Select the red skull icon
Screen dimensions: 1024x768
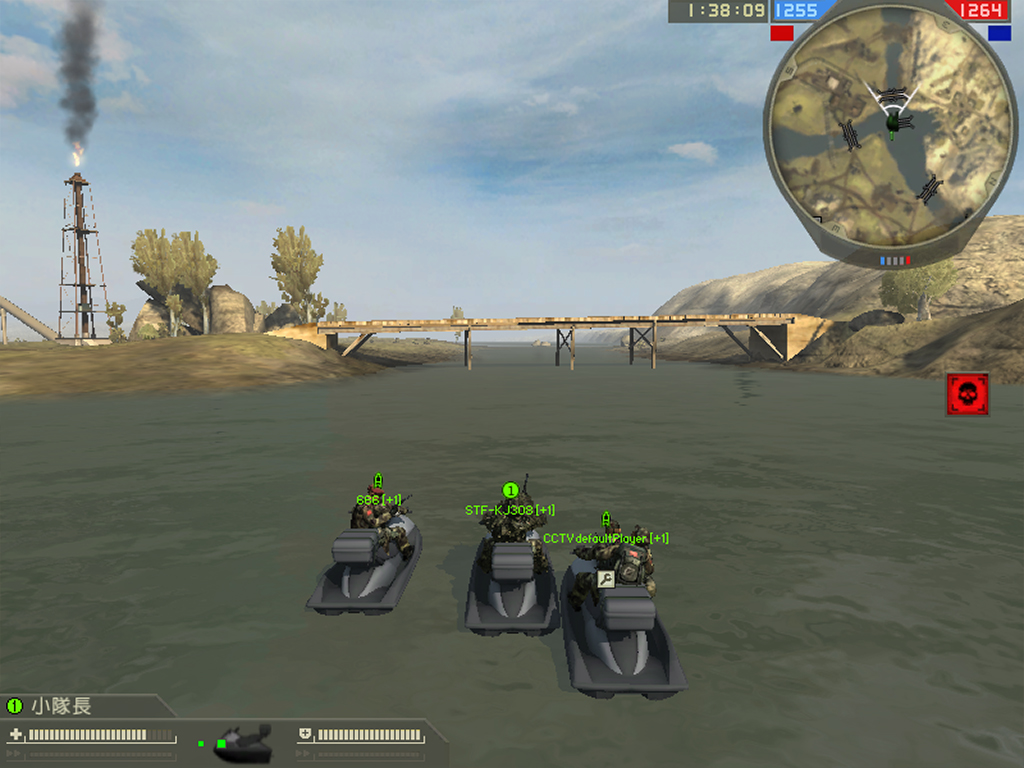(967, 394)
